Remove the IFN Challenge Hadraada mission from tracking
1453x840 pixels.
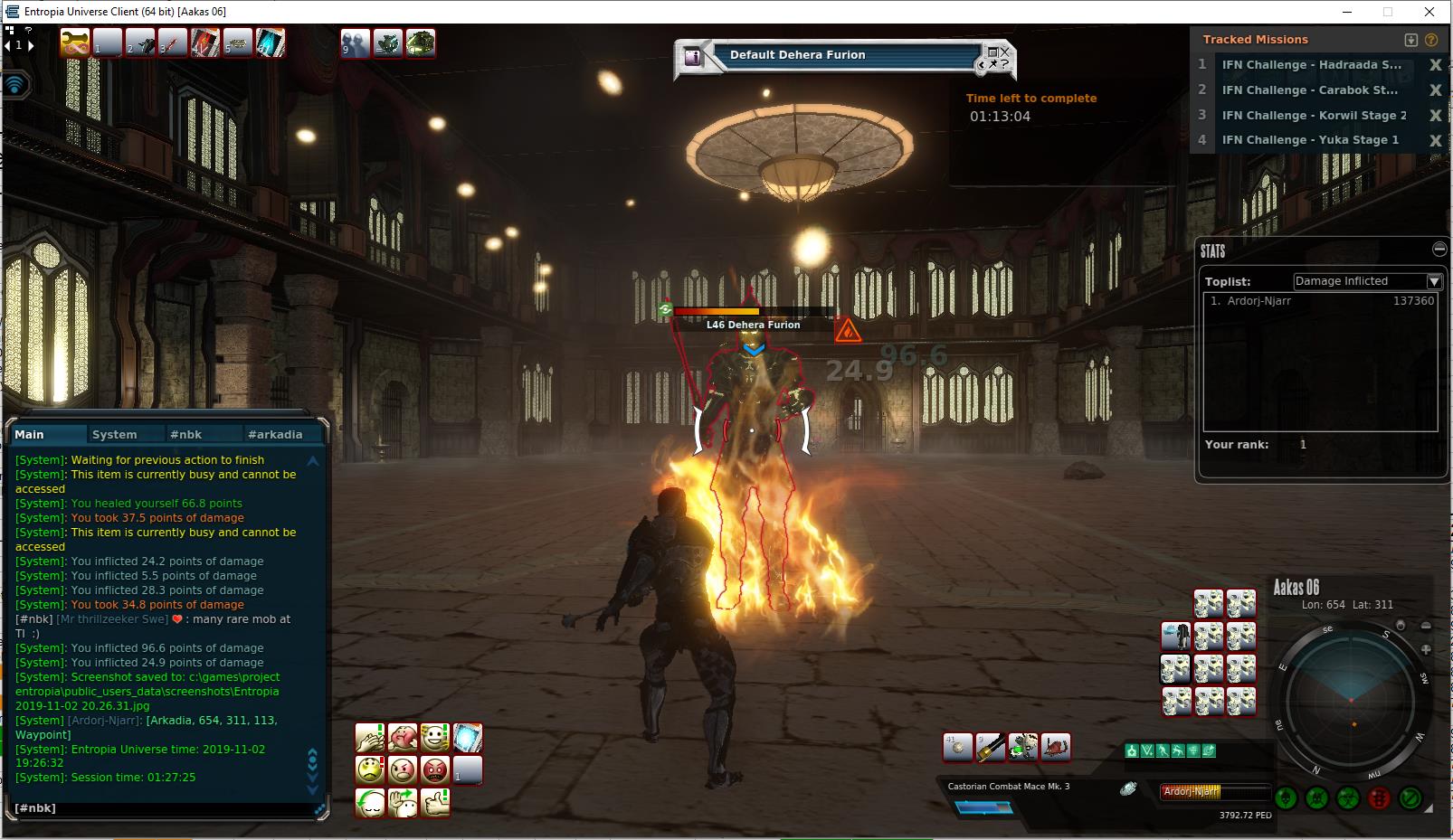(x=1435, y=65)
